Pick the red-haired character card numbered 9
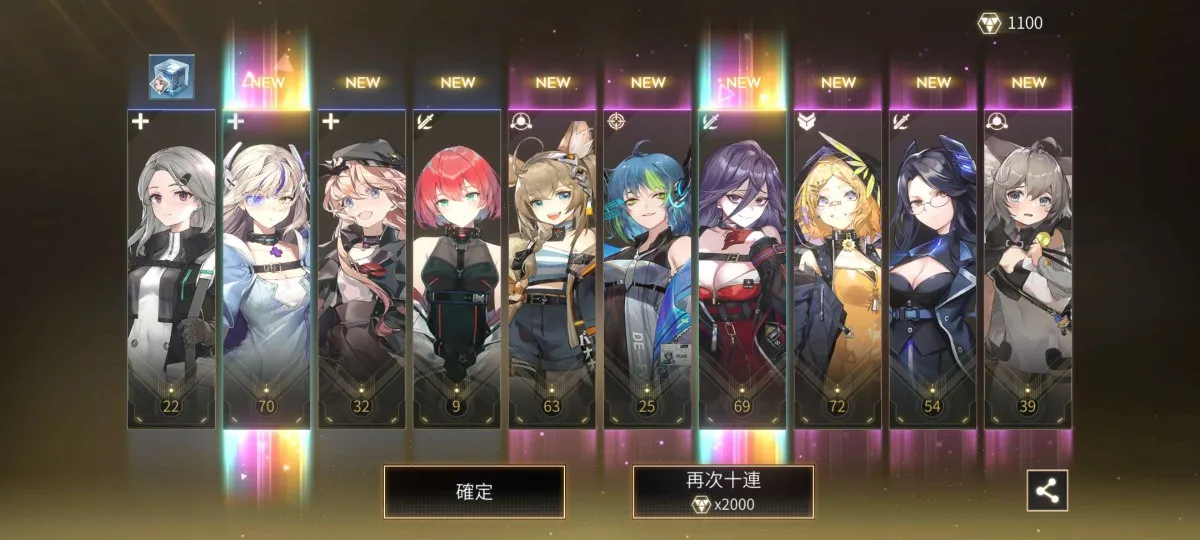This screenshot has width=1200, height=540. pyautogui.click(x=457, y=270)
